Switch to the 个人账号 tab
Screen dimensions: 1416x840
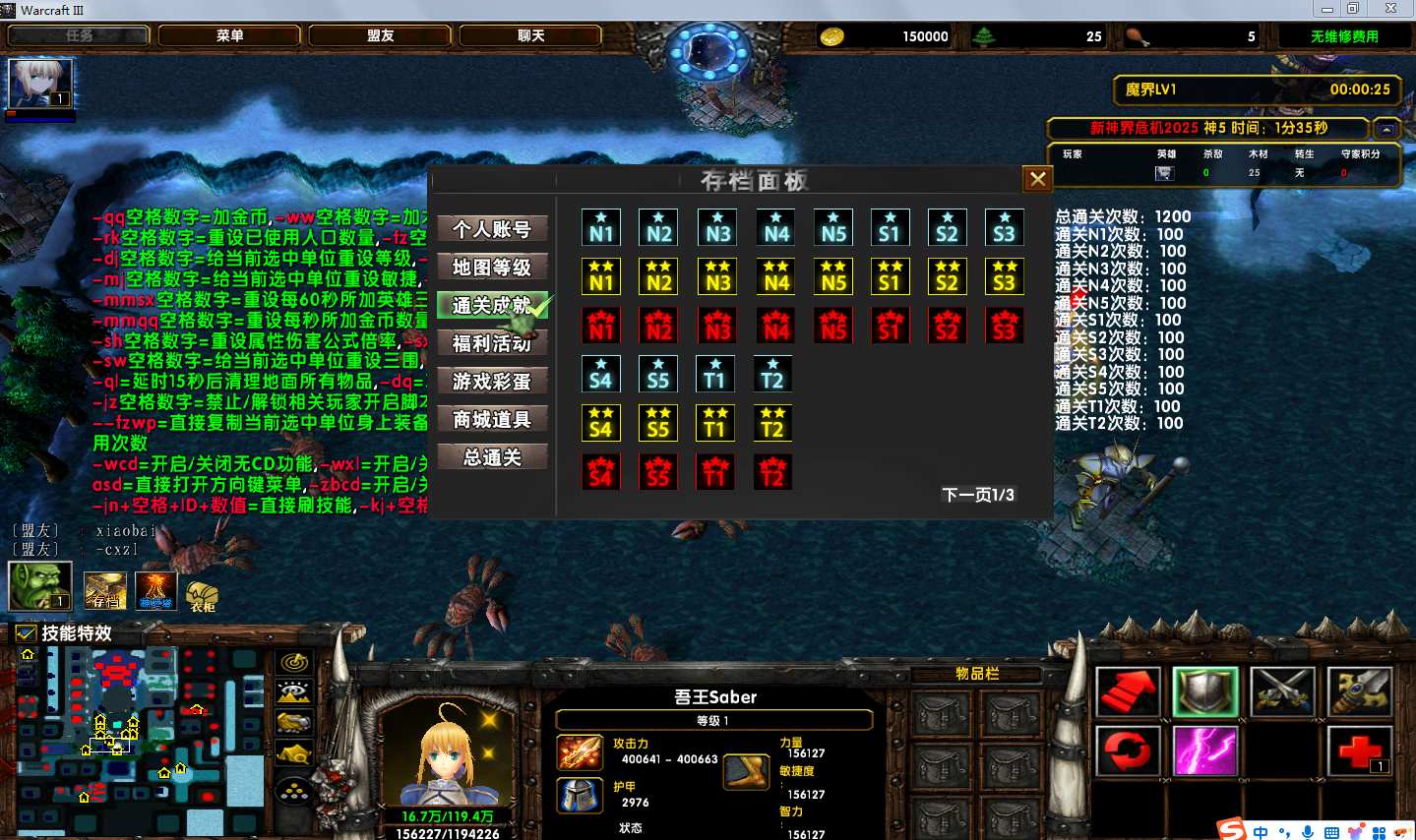(492, 229)
